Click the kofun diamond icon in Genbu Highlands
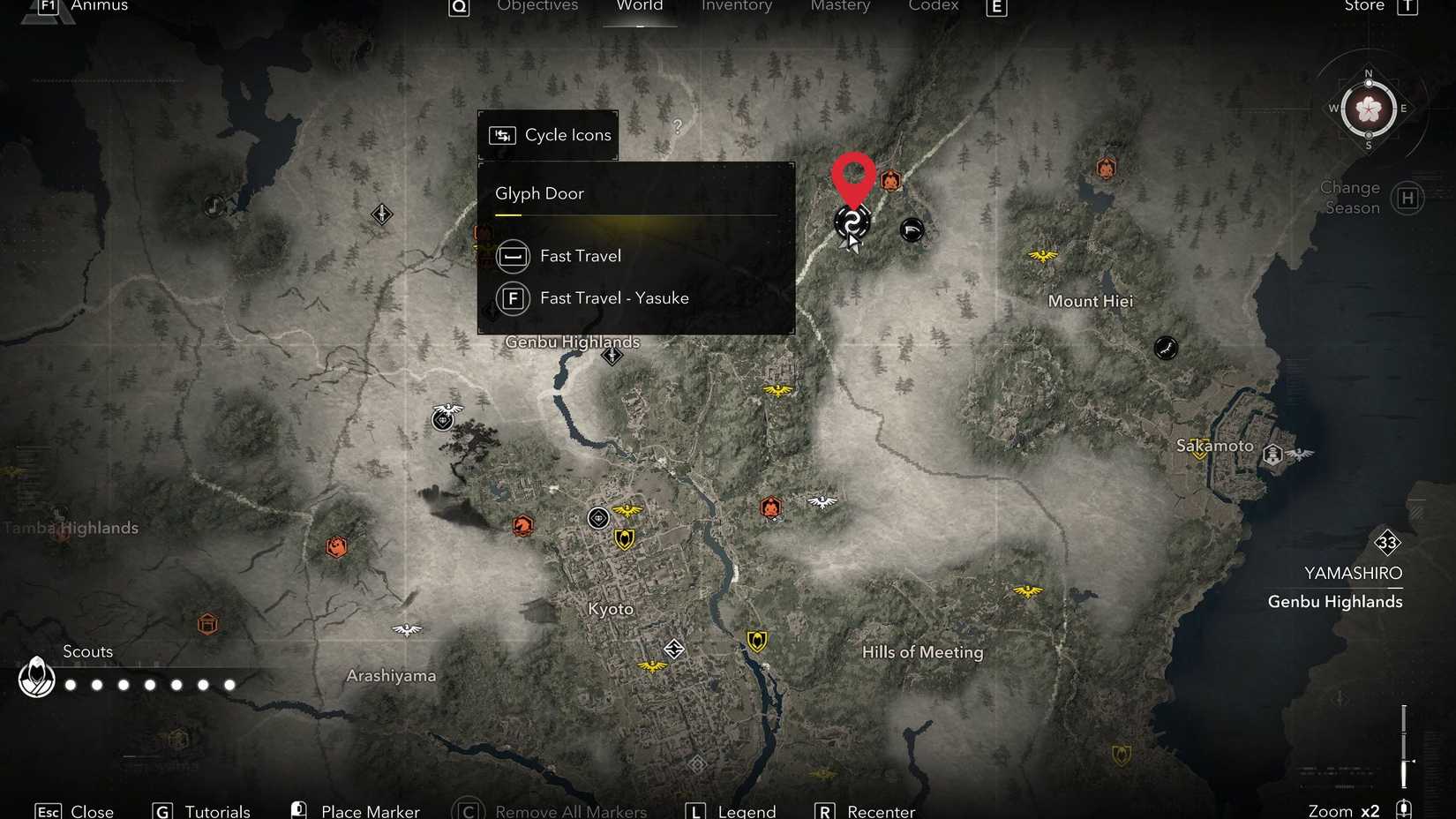 click(x=612, y=356)
